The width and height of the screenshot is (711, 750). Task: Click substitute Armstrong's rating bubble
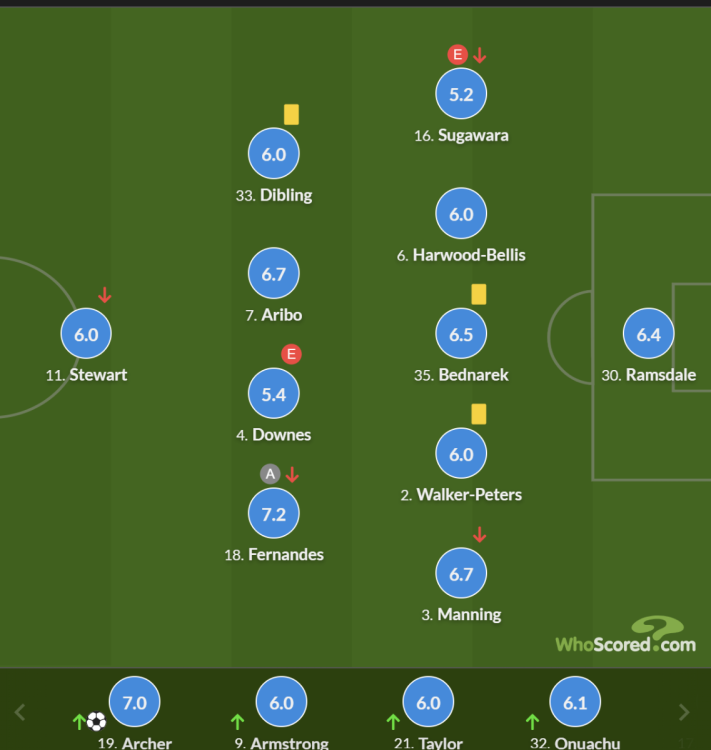281,703
